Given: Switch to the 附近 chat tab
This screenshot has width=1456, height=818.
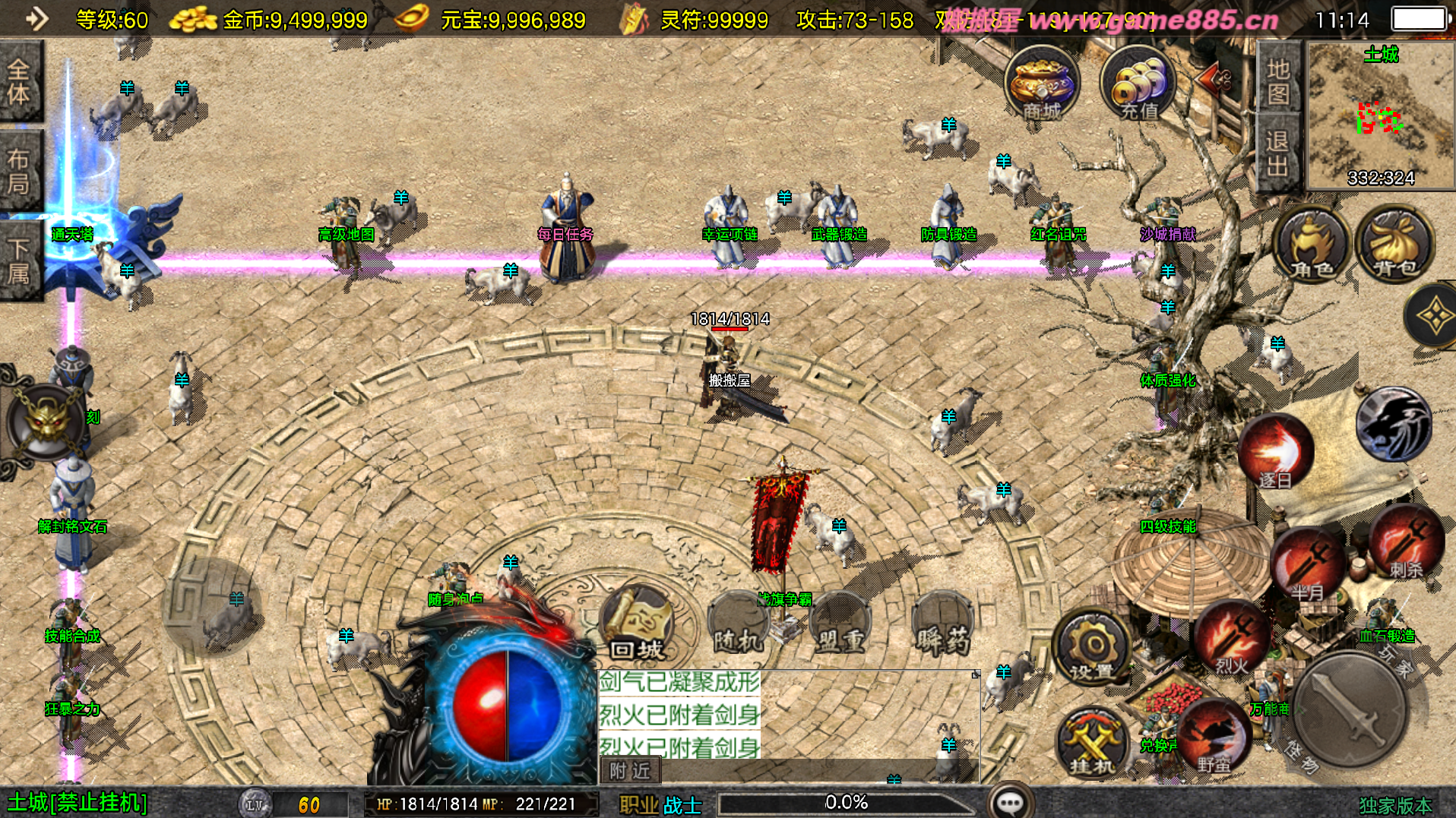Looking at the screenshot, I should tap(630, 771).
